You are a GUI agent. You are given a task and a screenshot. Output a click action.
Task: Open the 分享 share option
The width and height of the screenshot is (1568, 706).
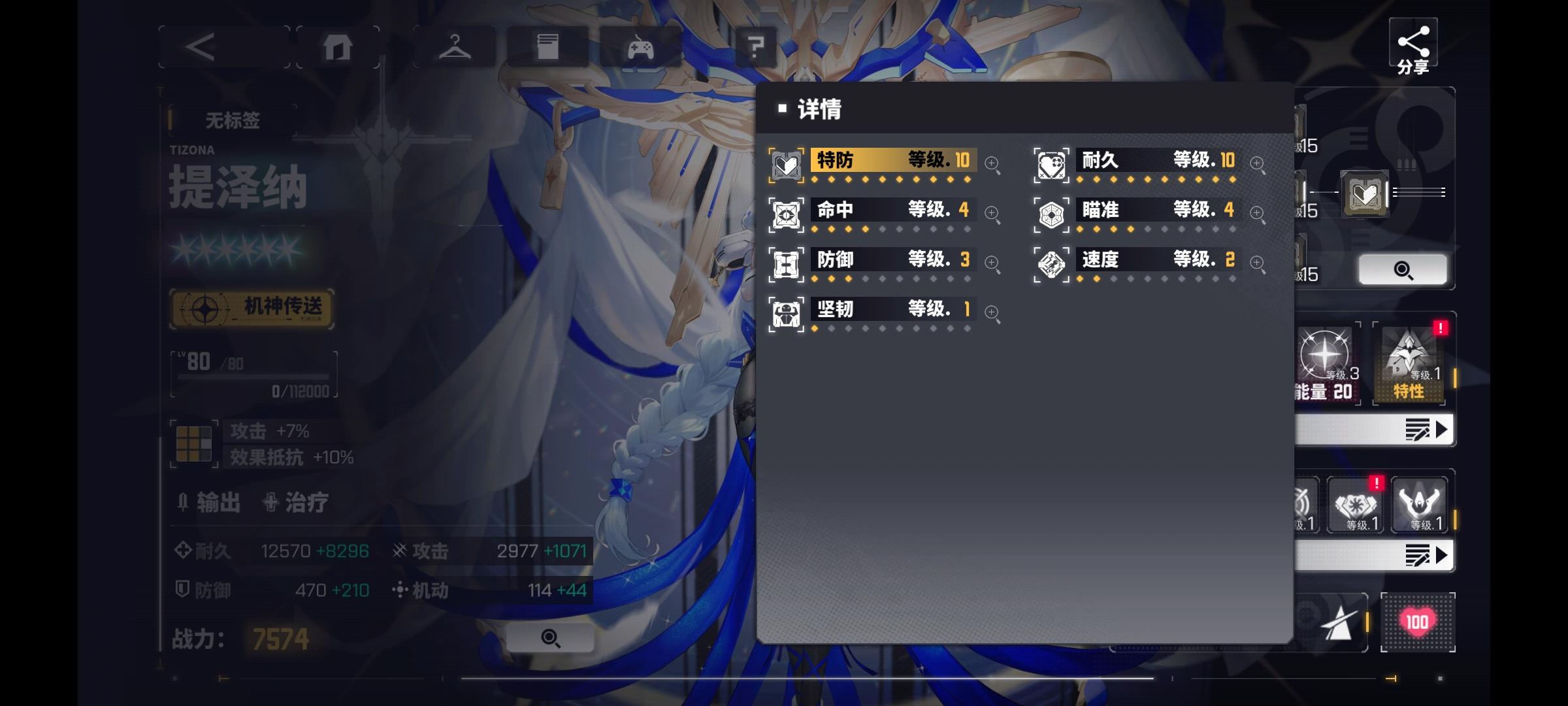pos(1414,46)
